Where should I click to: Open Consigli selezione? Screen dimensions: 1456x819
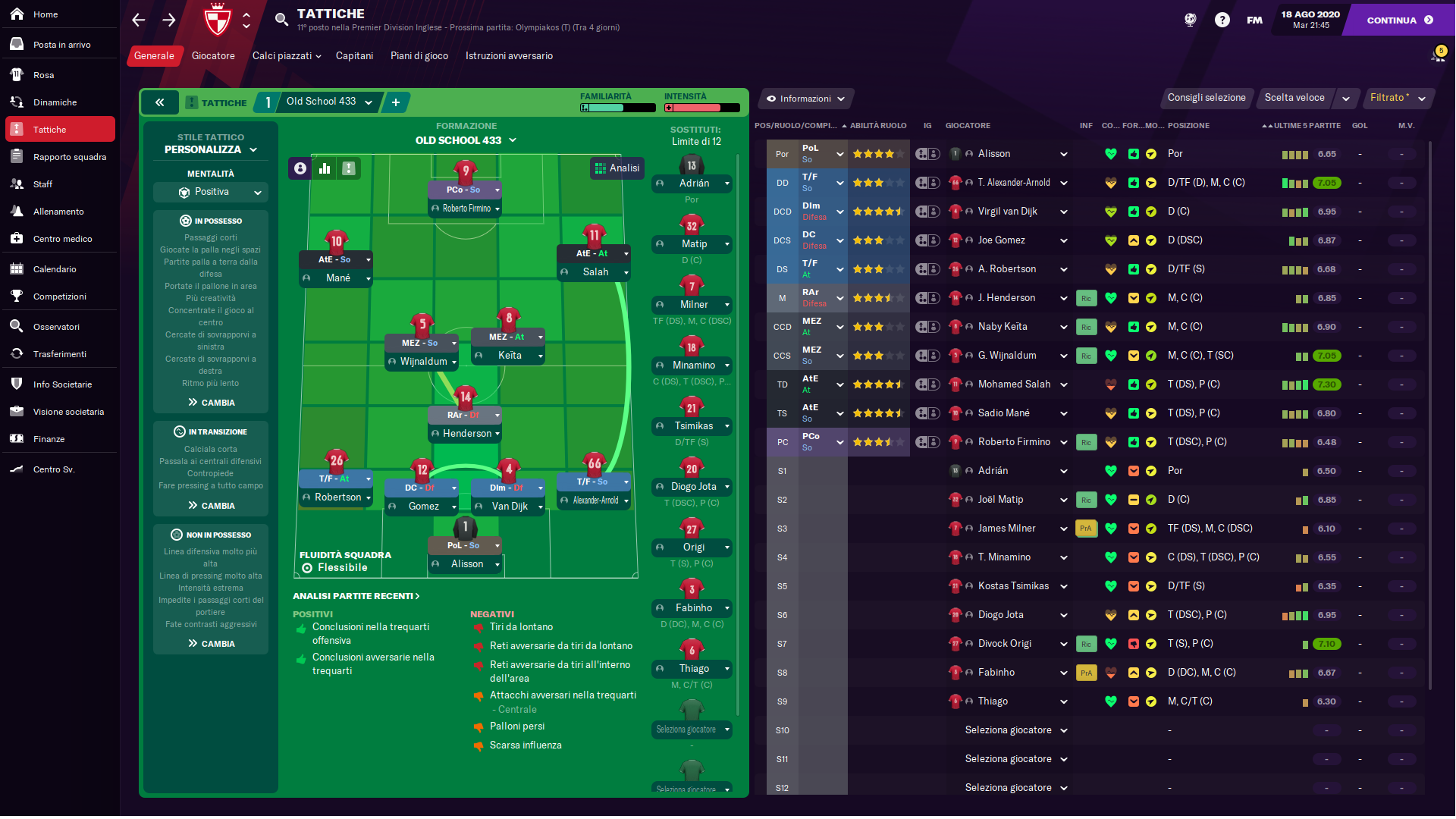tap(1206, 98)
